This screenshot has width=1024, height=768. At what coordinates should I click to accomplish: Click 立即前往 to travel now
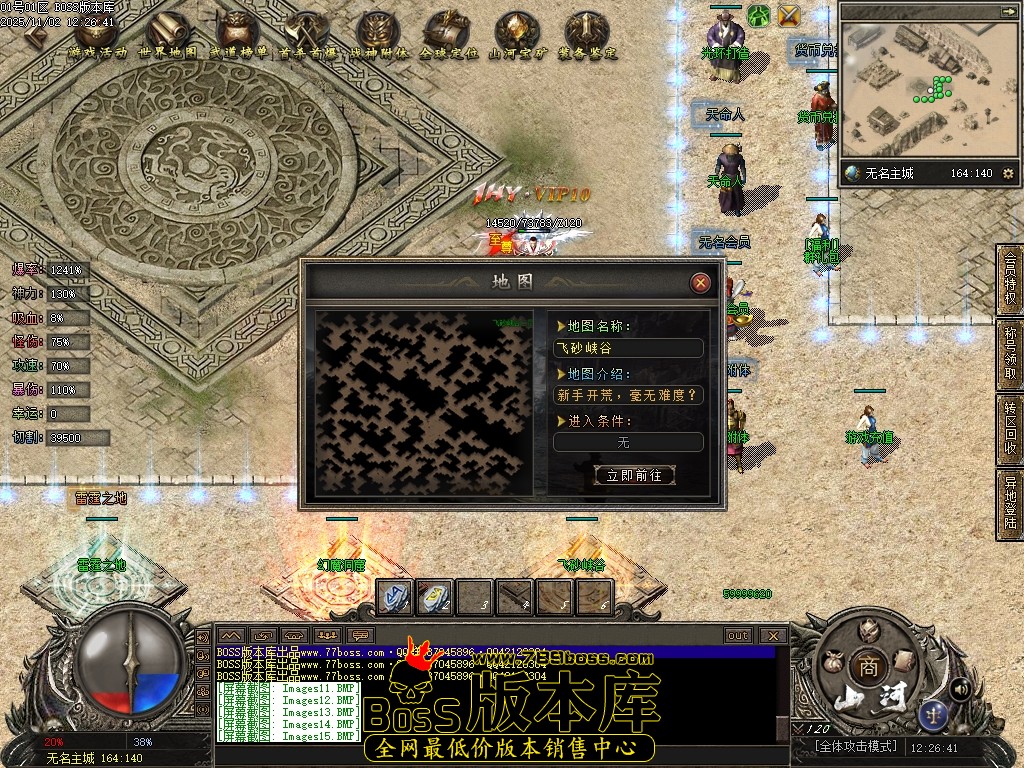634,475
